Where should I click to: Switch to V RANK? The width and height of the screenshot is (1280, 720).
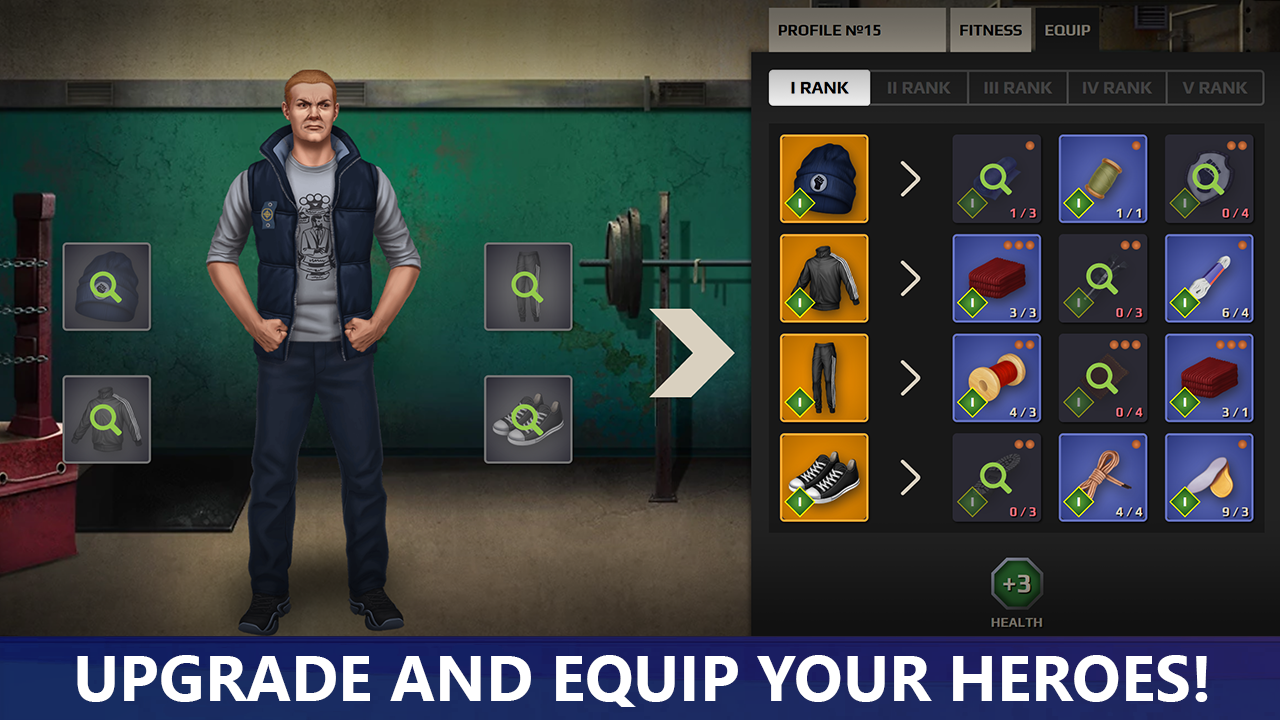pos(1215,88)
